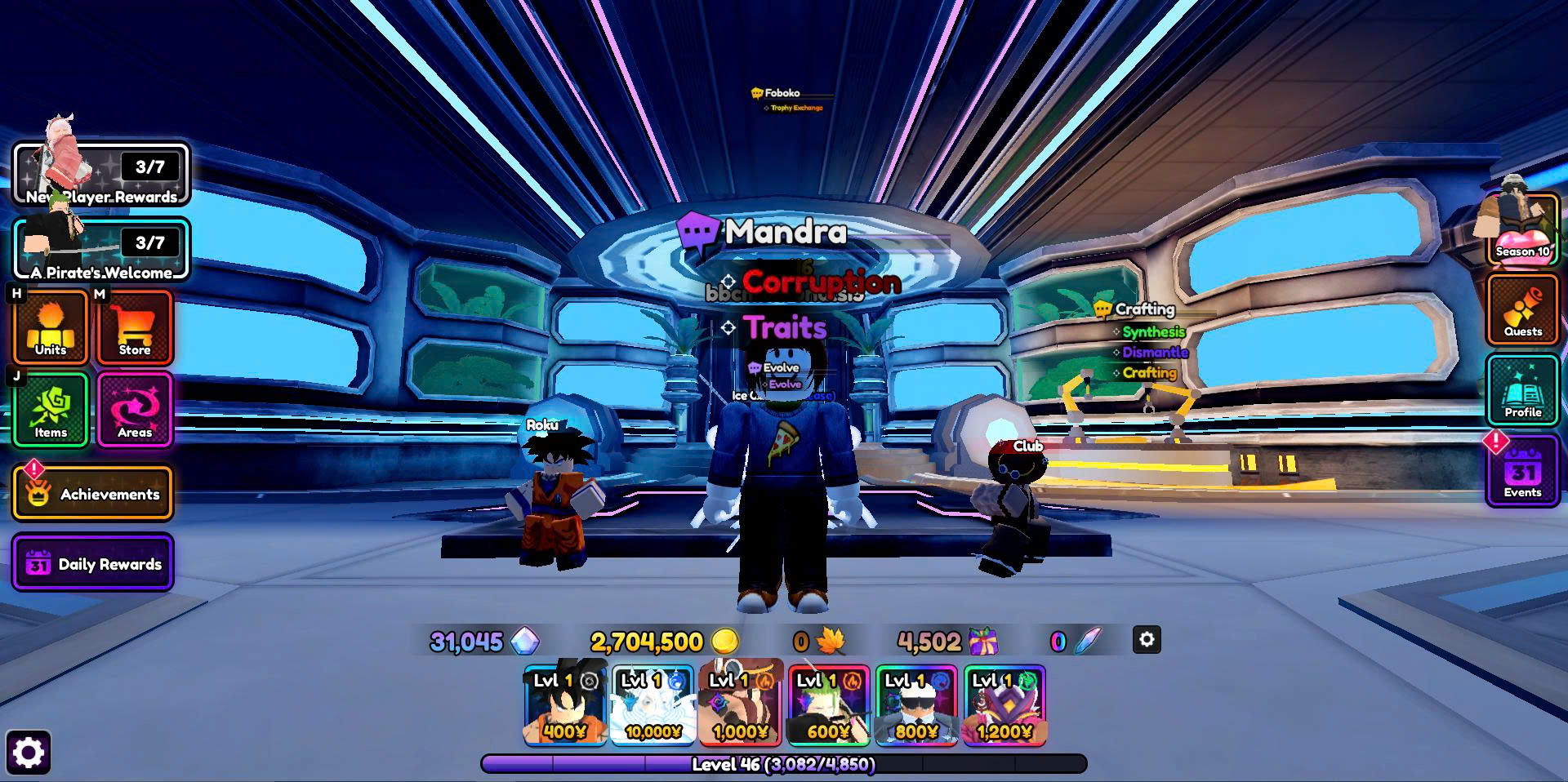This screenshot has width=1568, height=782.
Task: Open A Pirate's Welcome rewards
Action: coord(101,250)
